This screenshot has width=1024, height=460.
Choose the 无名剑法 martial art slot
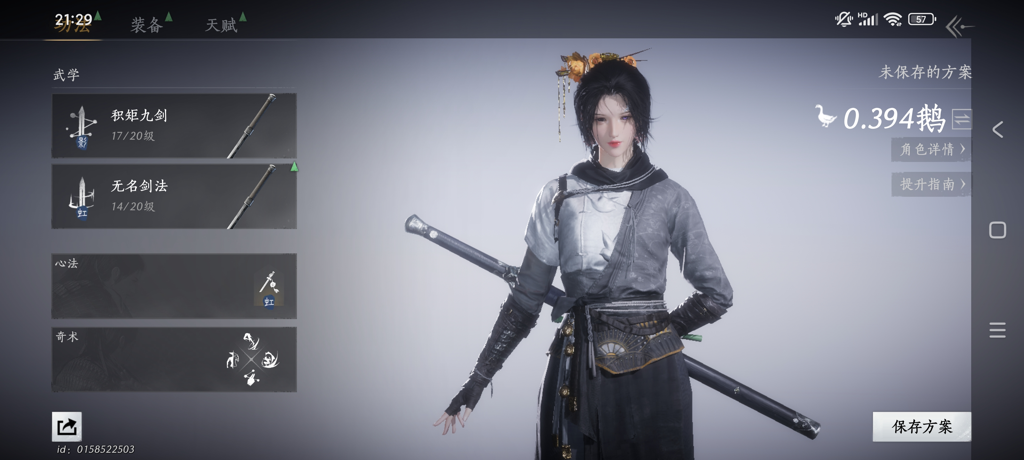(174, 196)
